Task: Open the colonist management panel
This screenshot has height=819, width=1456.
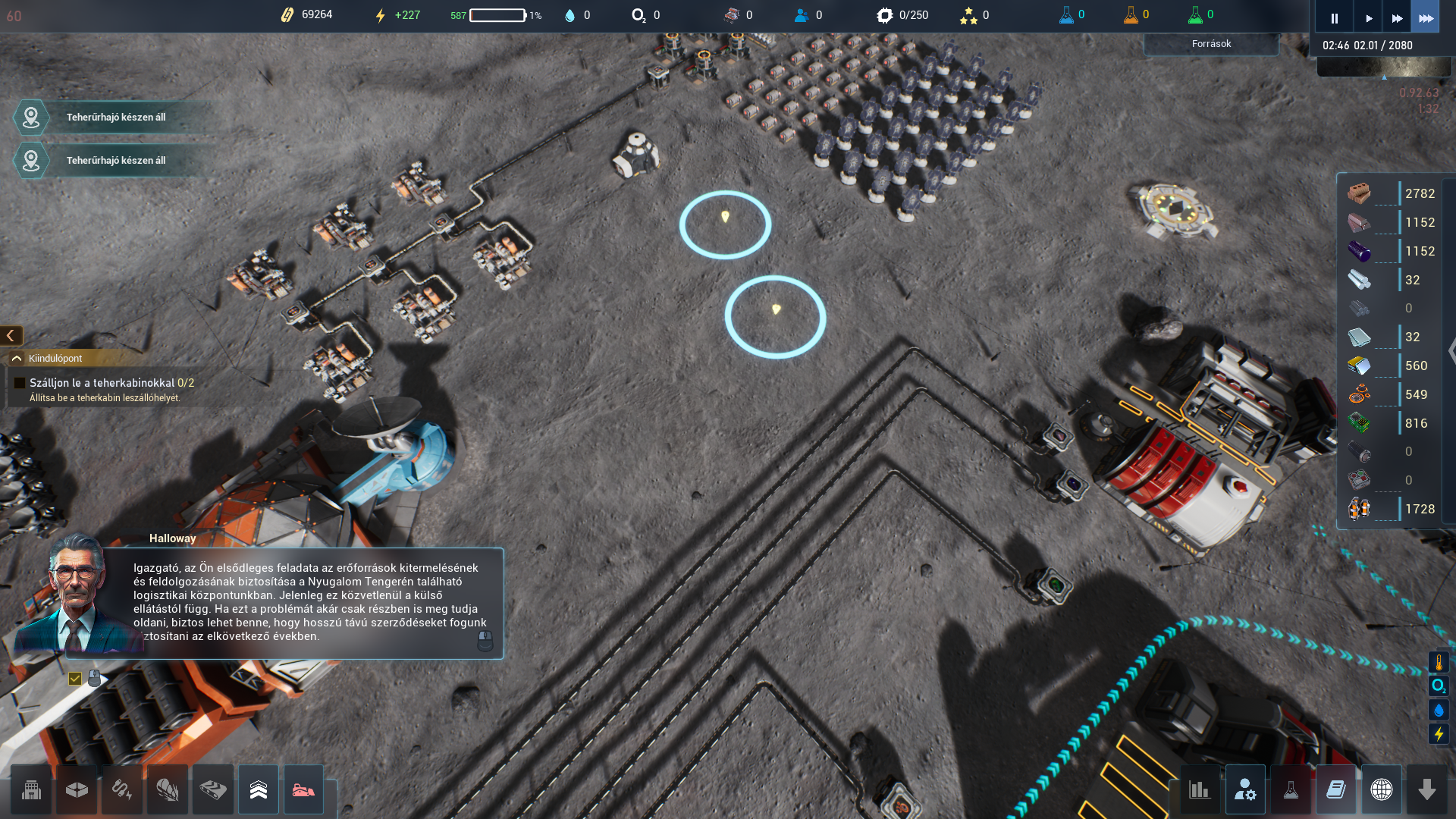Action: coord(1245,790)
